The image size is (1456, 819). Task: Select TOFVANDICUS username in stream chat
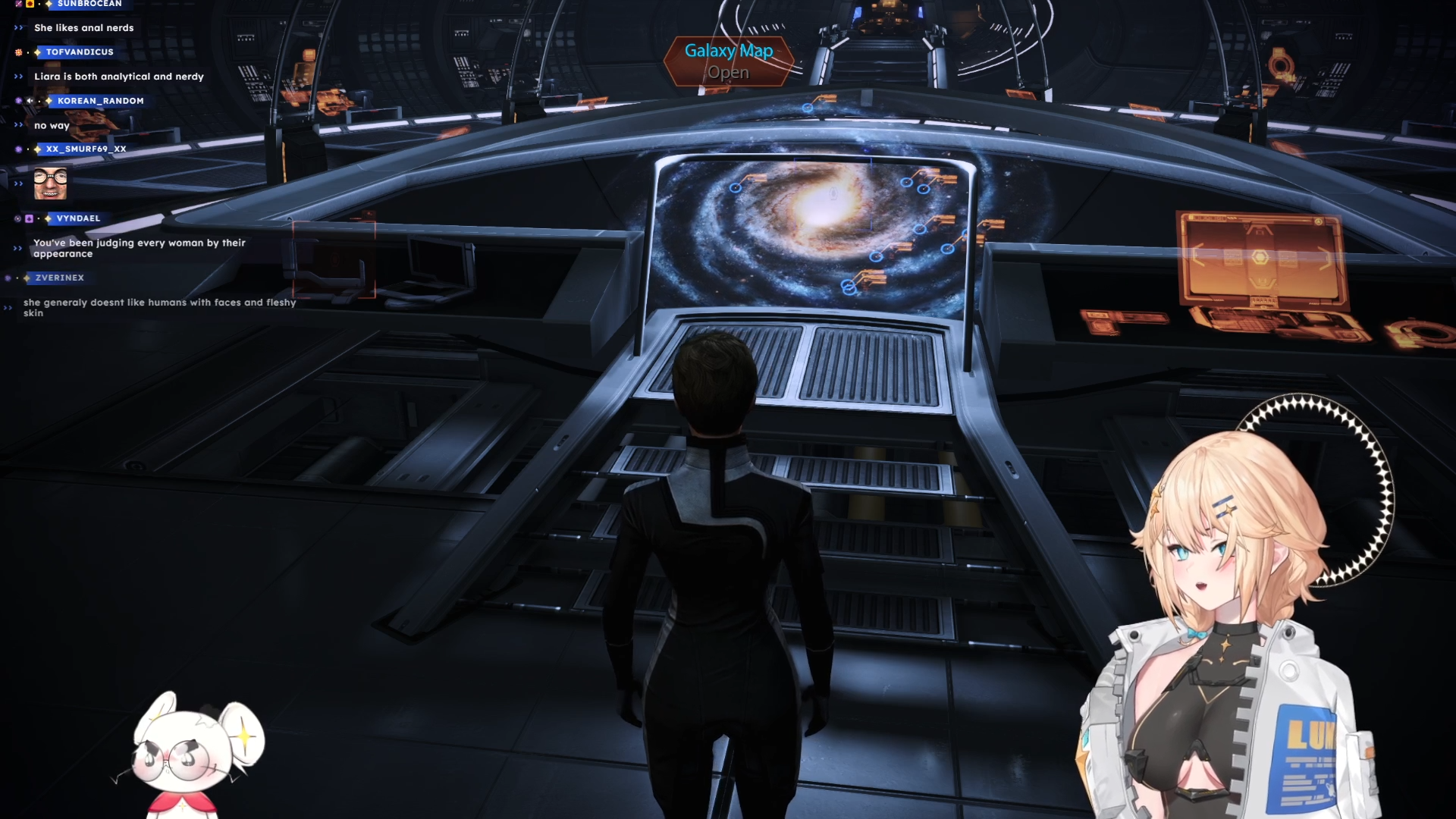point(80,52)
